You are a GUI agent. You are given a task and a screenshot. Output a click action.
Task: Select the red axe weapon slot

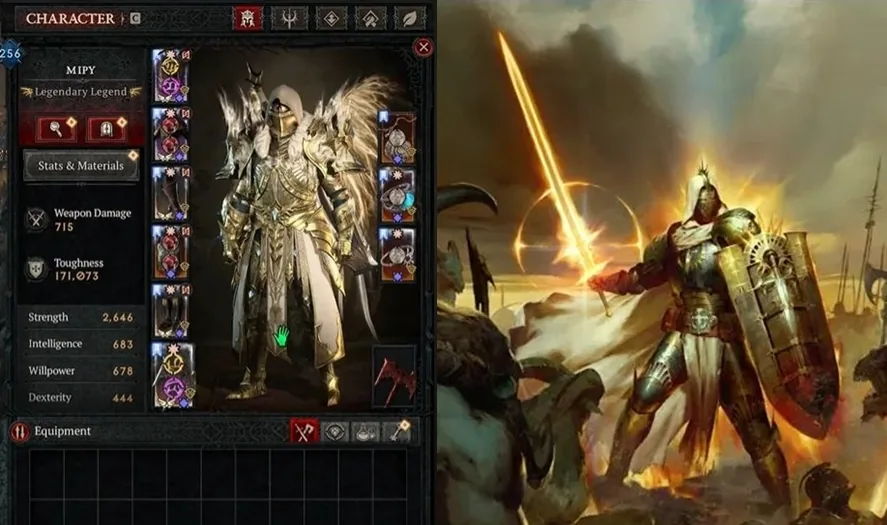point(393,376)
